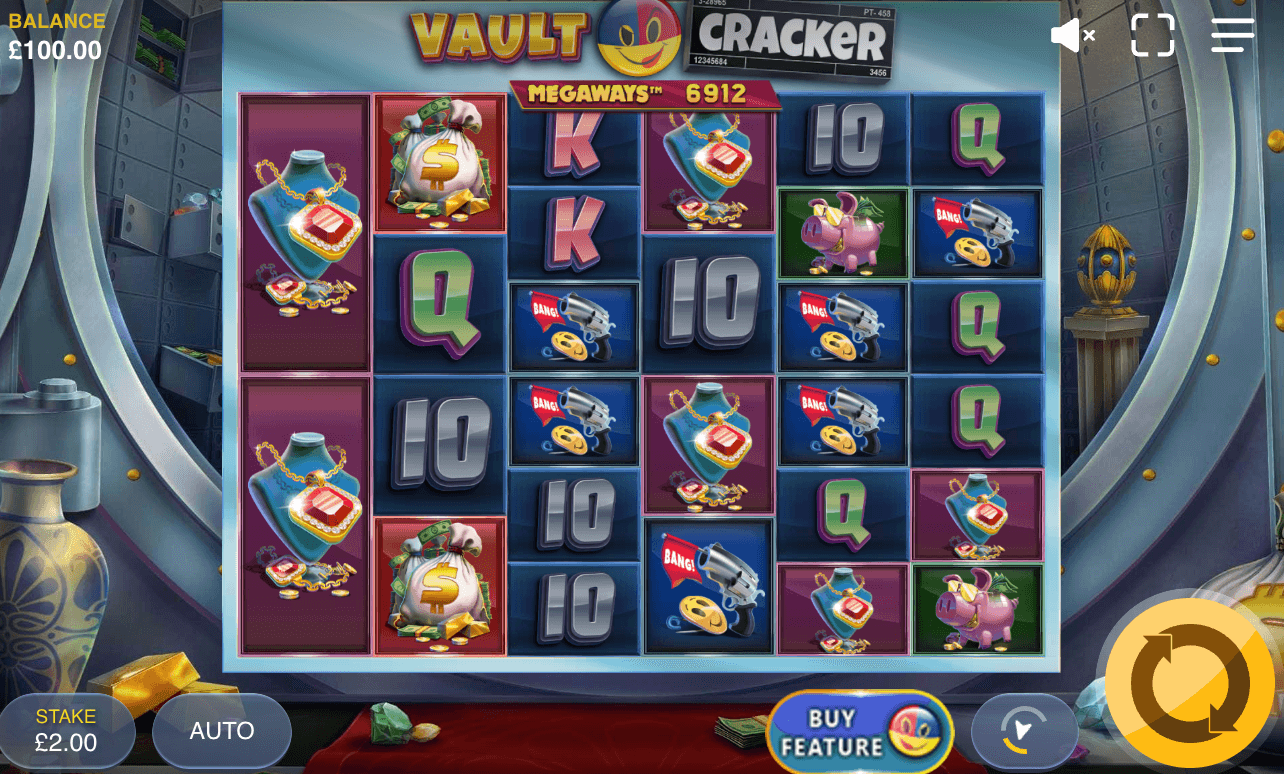Select the pink piggy bank symbol
The width and height of the screenshot is (1284, 774).
pos(843,234)
